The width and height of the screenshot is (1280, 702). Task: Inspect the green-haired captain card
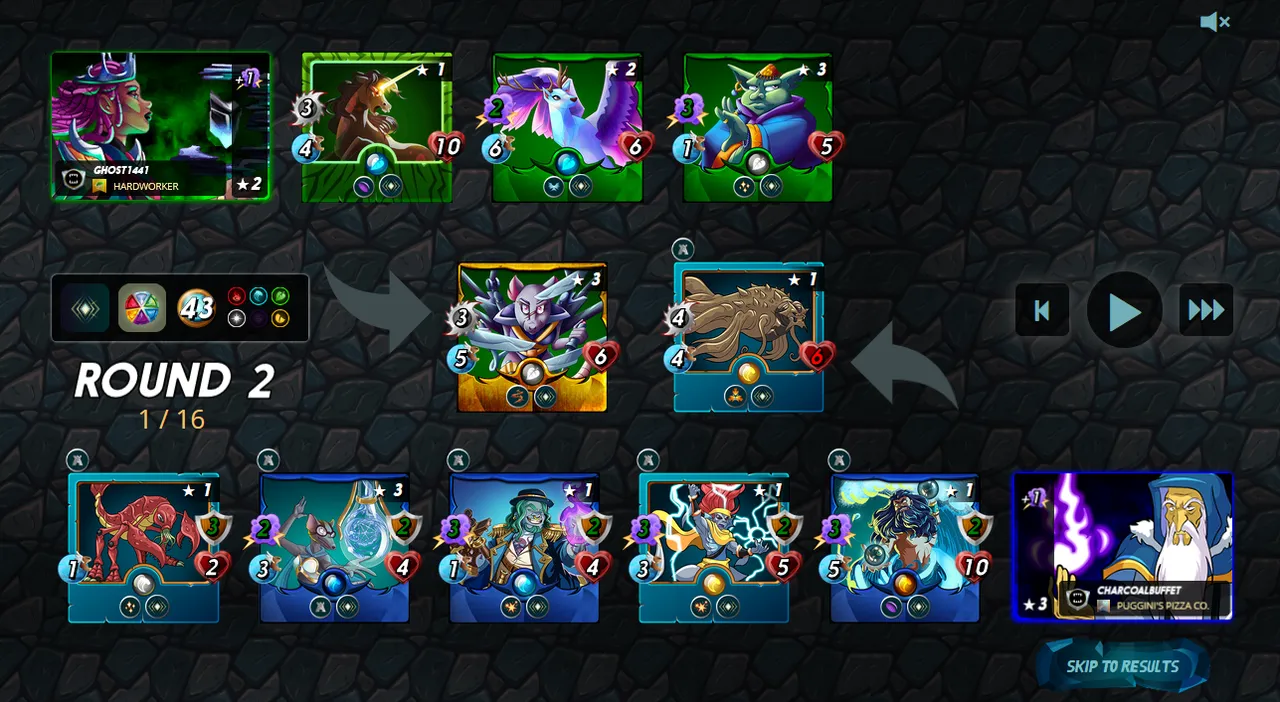[524, 547]
